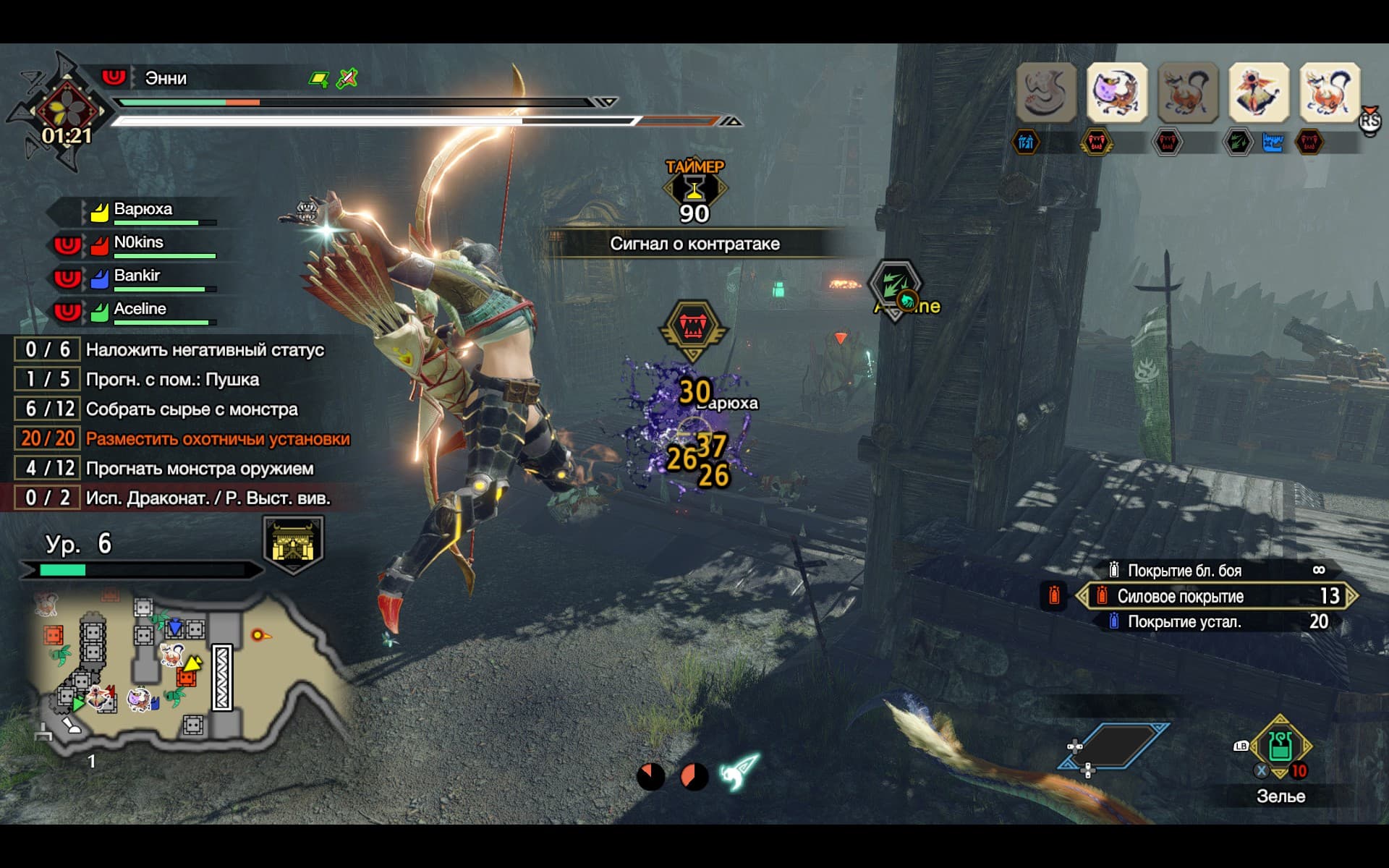Image resolution: width=1389 pixels, height=868 pixels.
Task: Select the glowing wirebug skill icon
Action: [739, 774]
